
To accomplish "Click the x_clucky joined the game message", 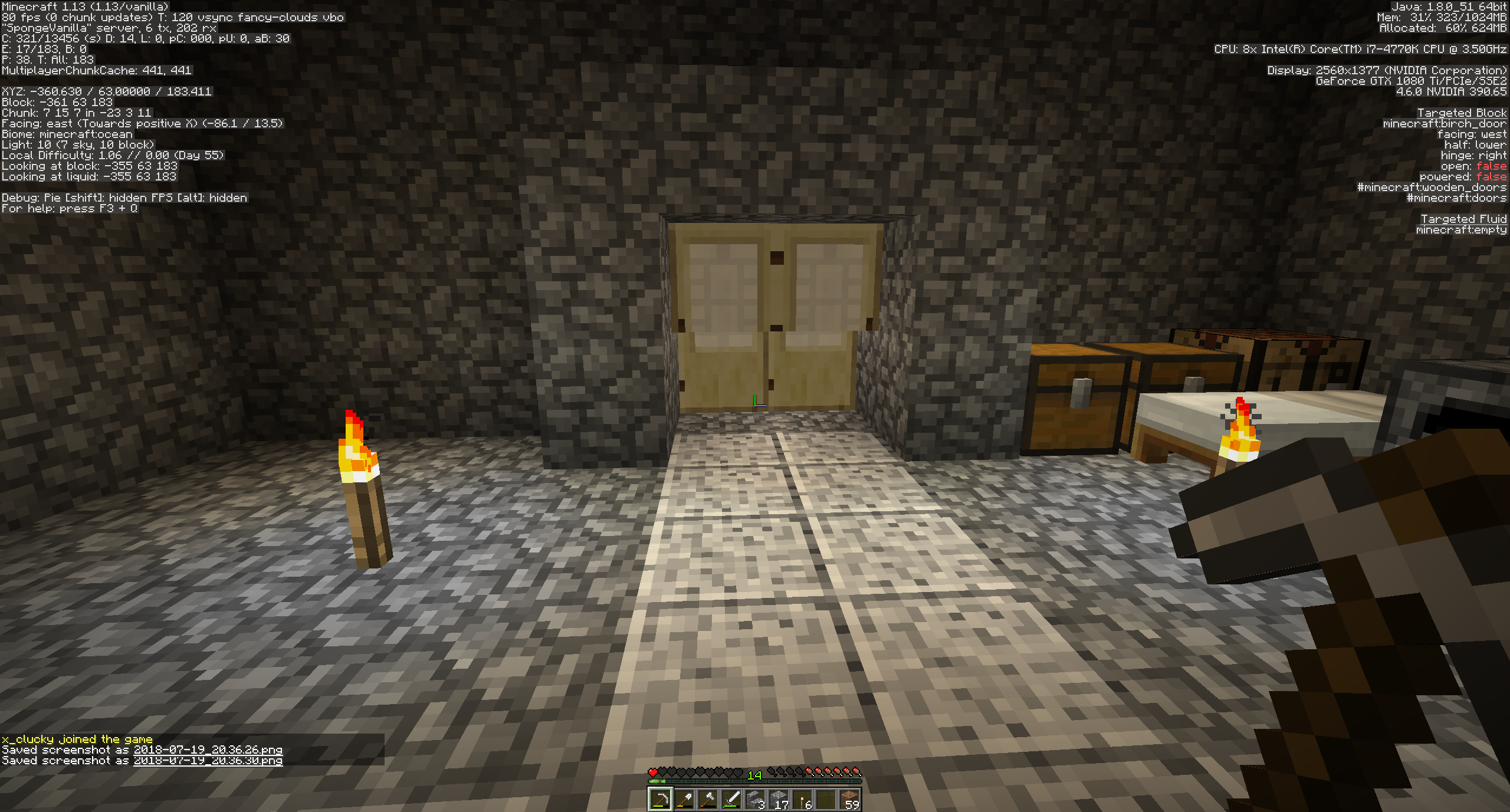I will click(x=77, y=739).
